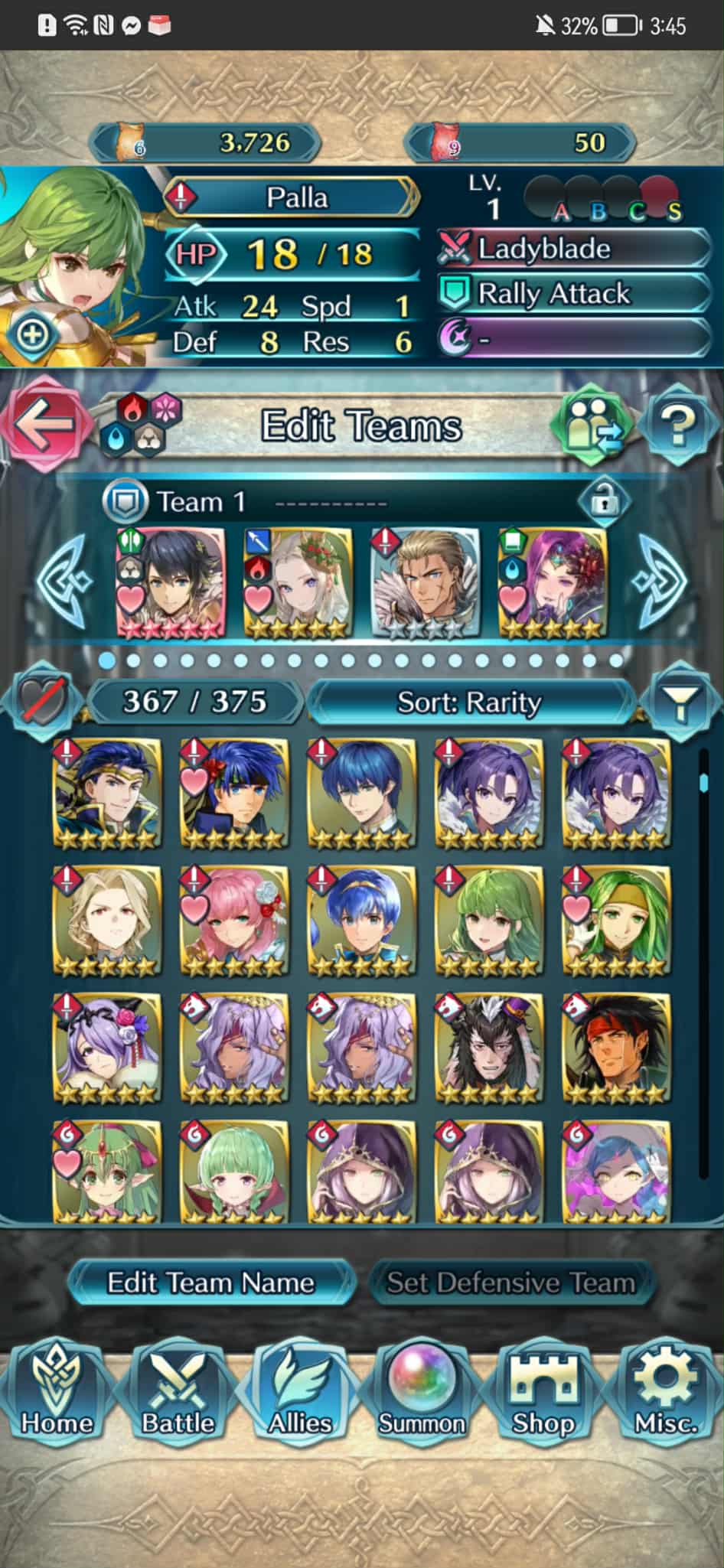Select Edit Team Name
This screenshot has width=724, height=1568.
coord(210,1283)
